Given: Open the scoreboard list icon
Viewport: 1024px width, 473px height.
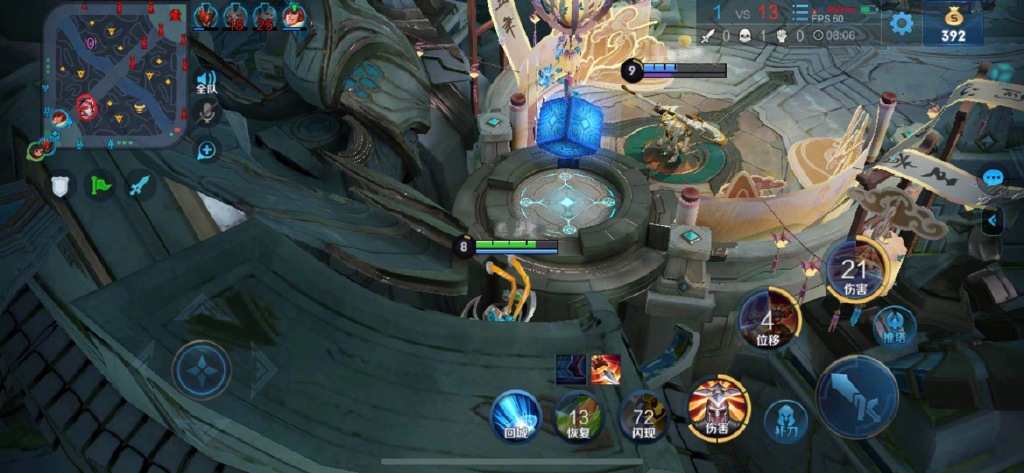Looking at the screenshot, I should 800,13.
